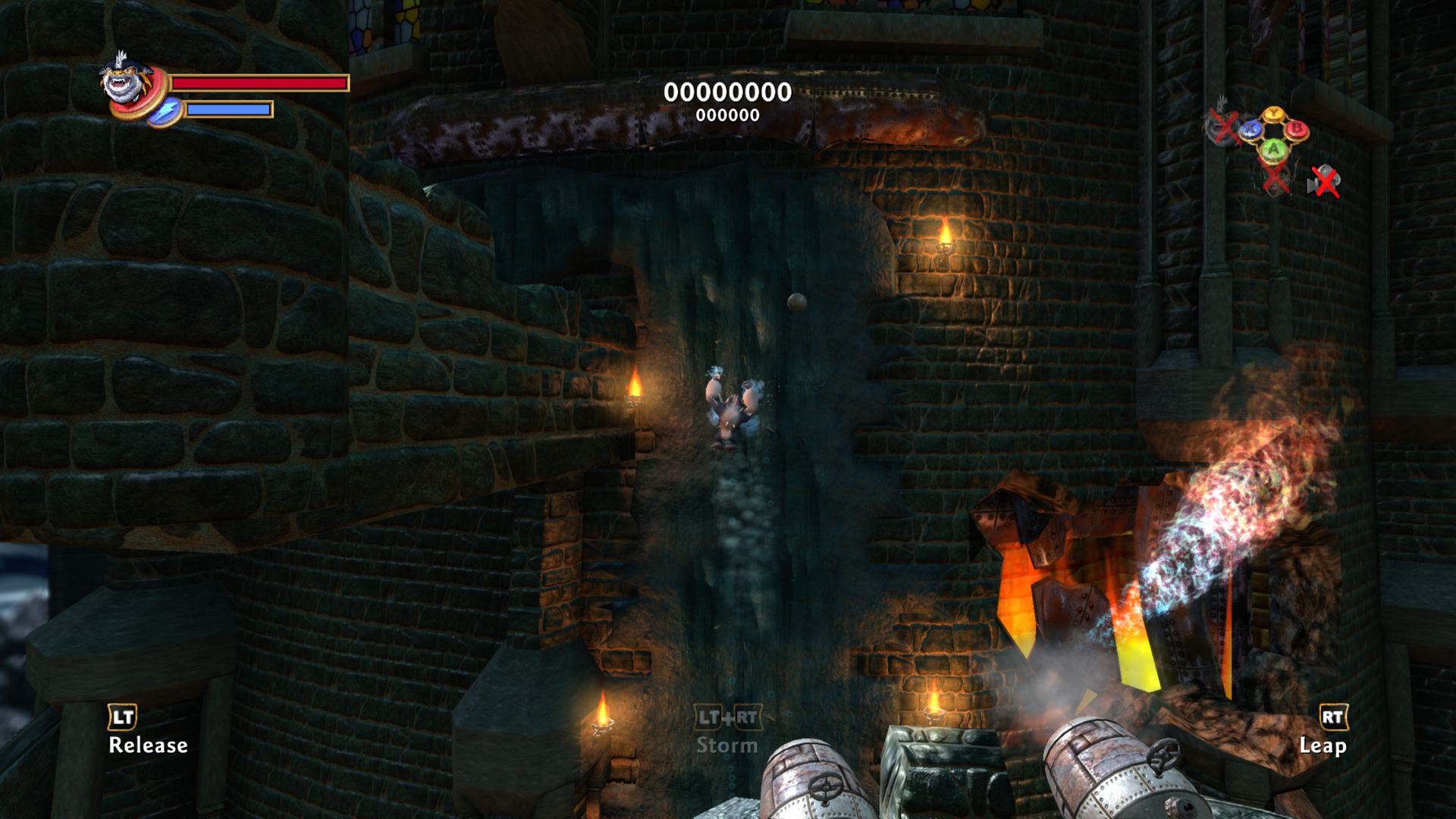Select the crossed-out character icon beside the blue button
The height and width of the screenshot is (819, 1456).
(x=1222, y=125)
